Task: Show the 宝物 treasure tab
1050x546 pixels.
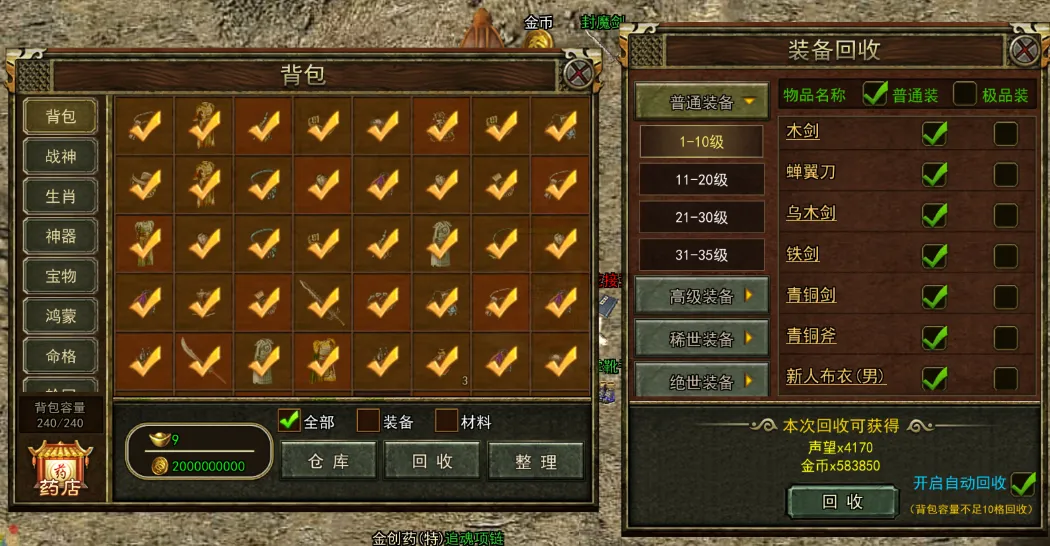Action: (x=60, y=276)
